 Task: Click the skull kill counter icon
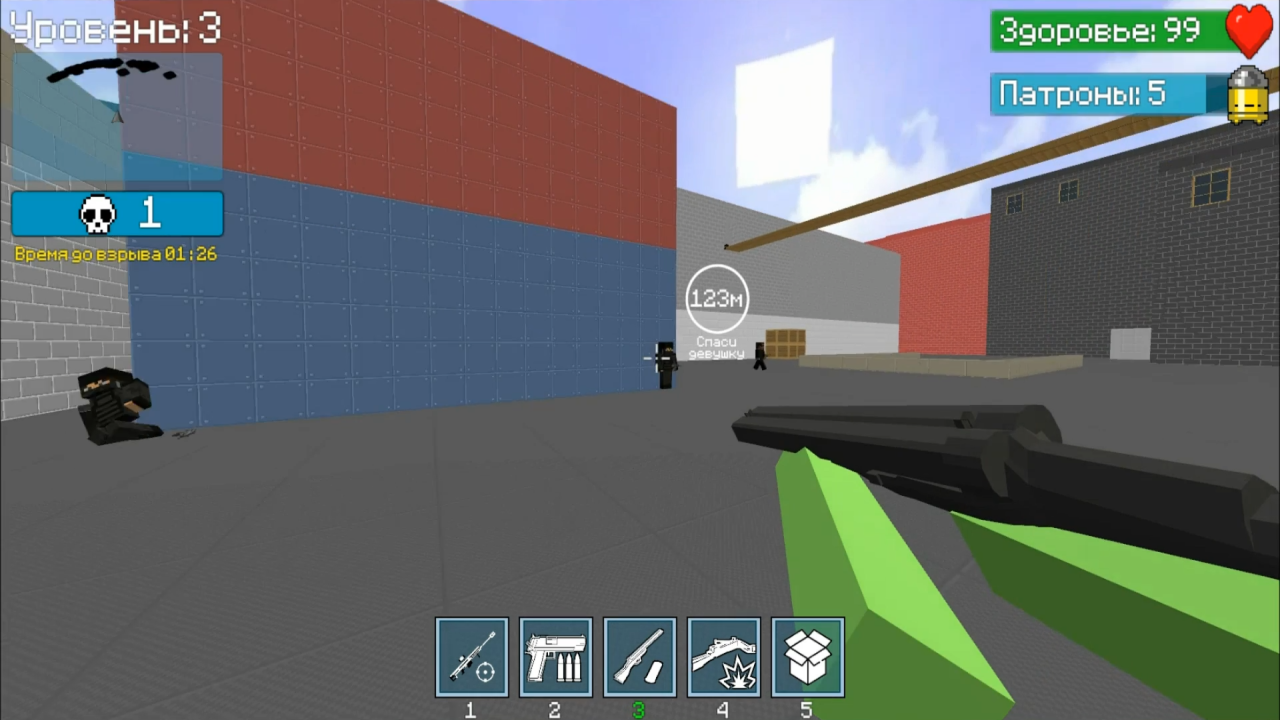pos(96,212)
